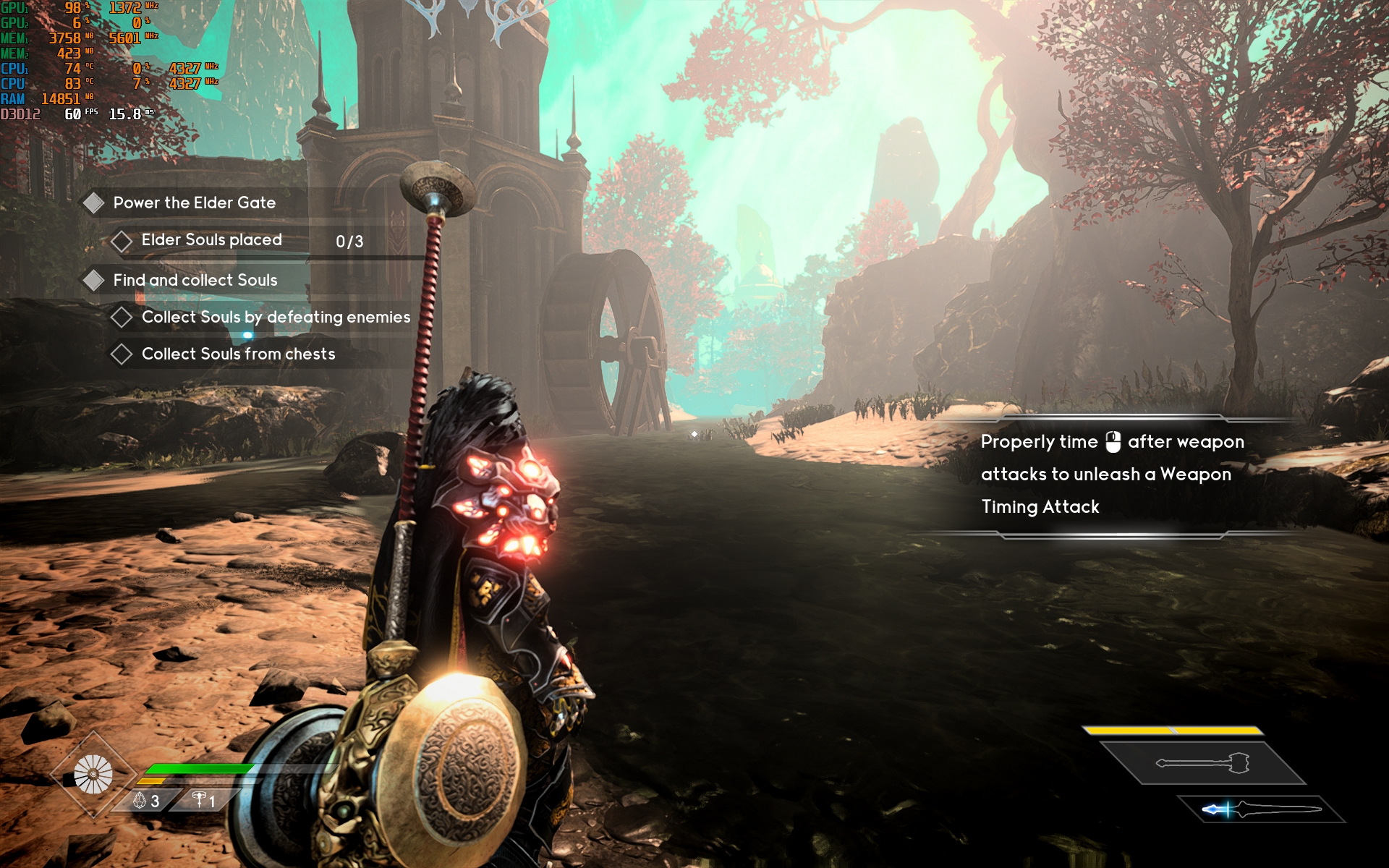
Task: Select the Find and collect Souls objective
Action: click(x=195, y=281)
